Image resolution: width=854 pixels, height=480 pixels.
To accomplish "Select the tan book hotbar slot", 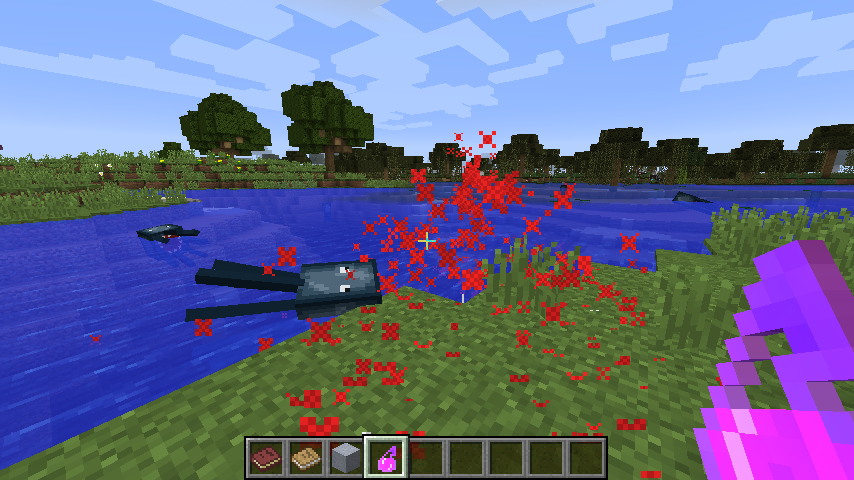I will [x=306, y=458].
